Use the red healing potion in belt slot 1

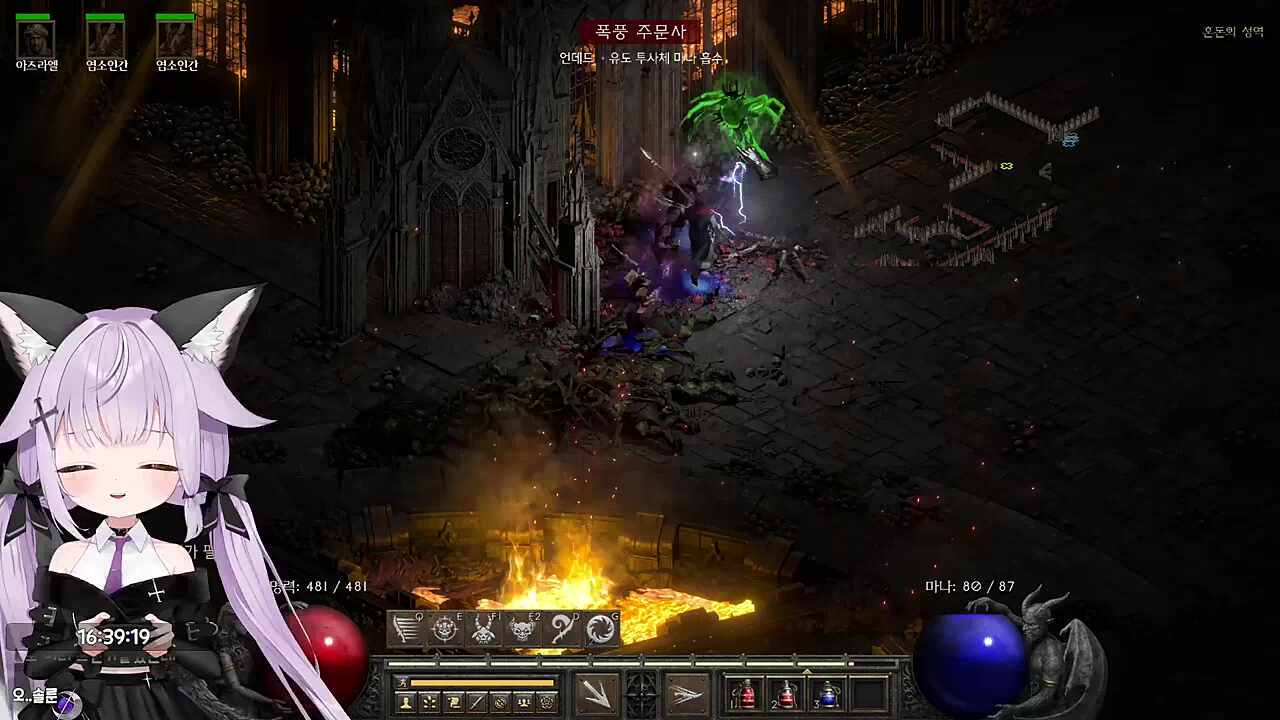pyautogui.click(x=746, y=694)
